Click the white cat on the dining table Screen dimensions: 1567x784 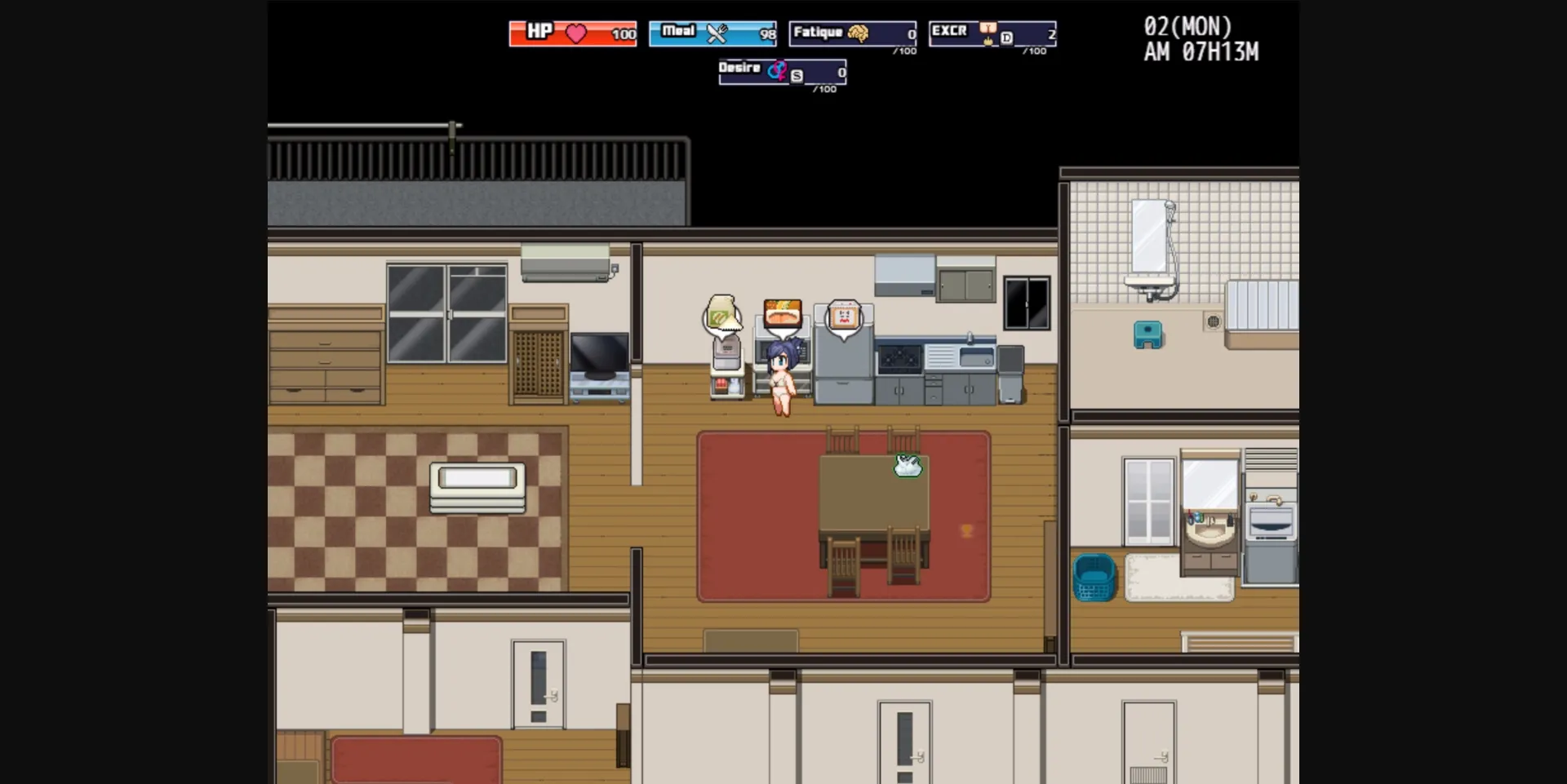tap(906, 467)
